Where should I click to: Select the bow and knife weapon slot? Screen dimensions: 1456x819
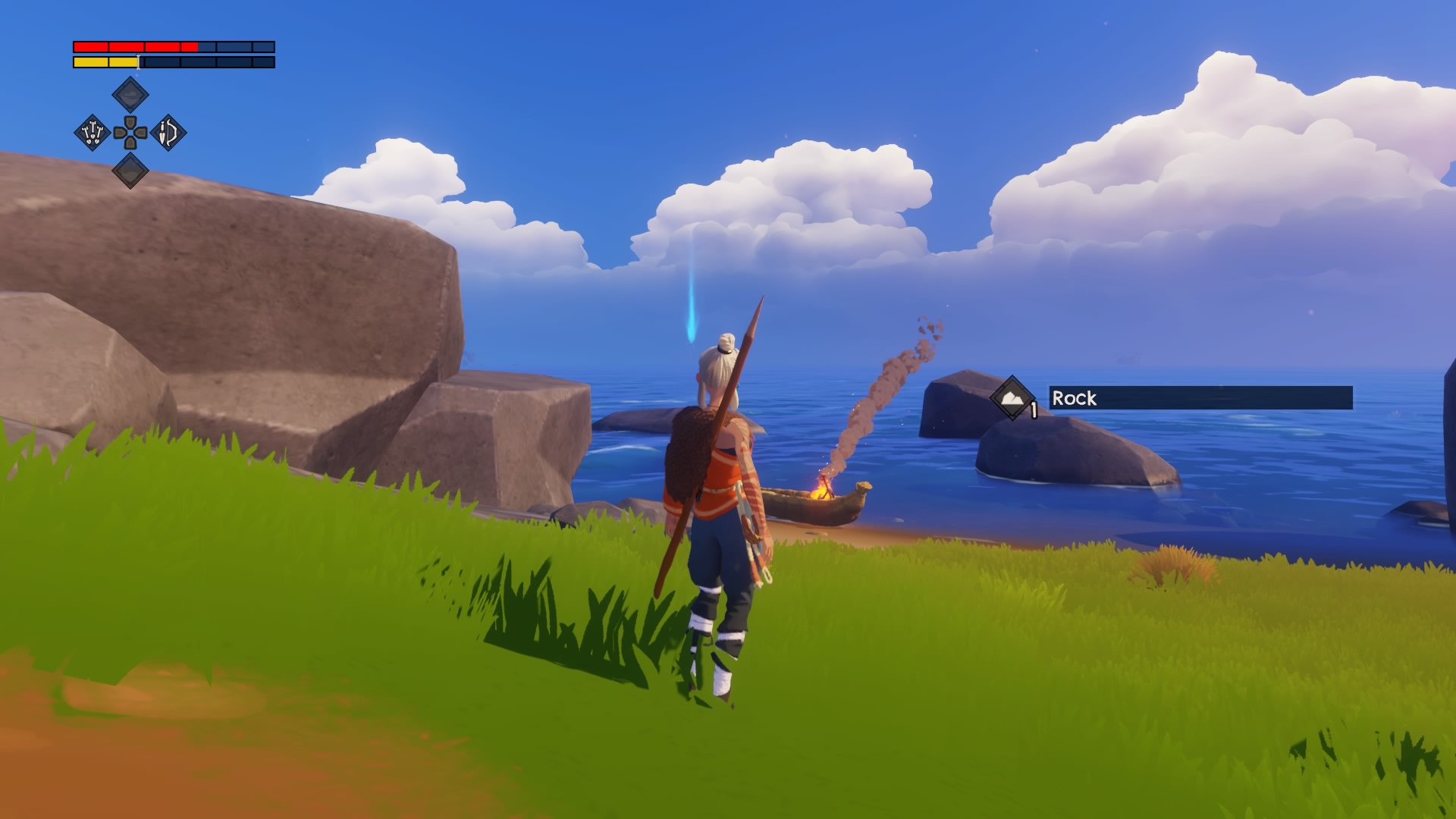click(168, 133)
